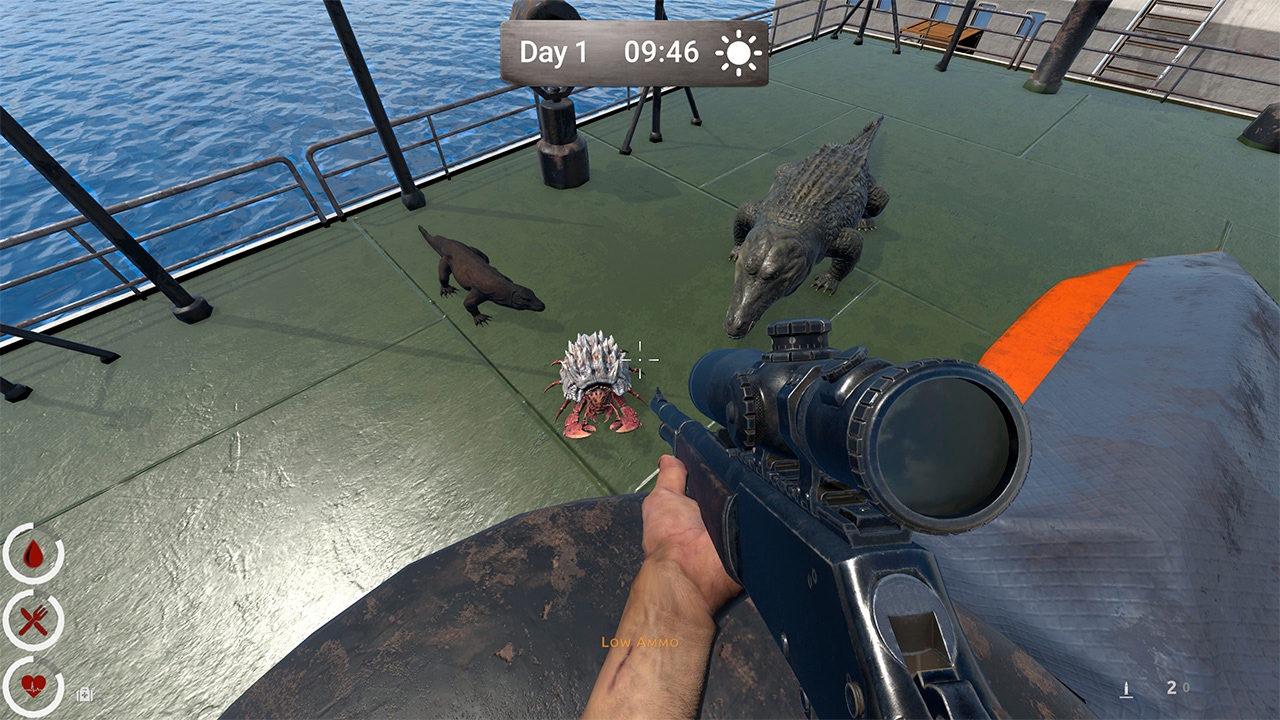Select the blood drop status icon
This screenshot has width=1280, height=720.
33,553
